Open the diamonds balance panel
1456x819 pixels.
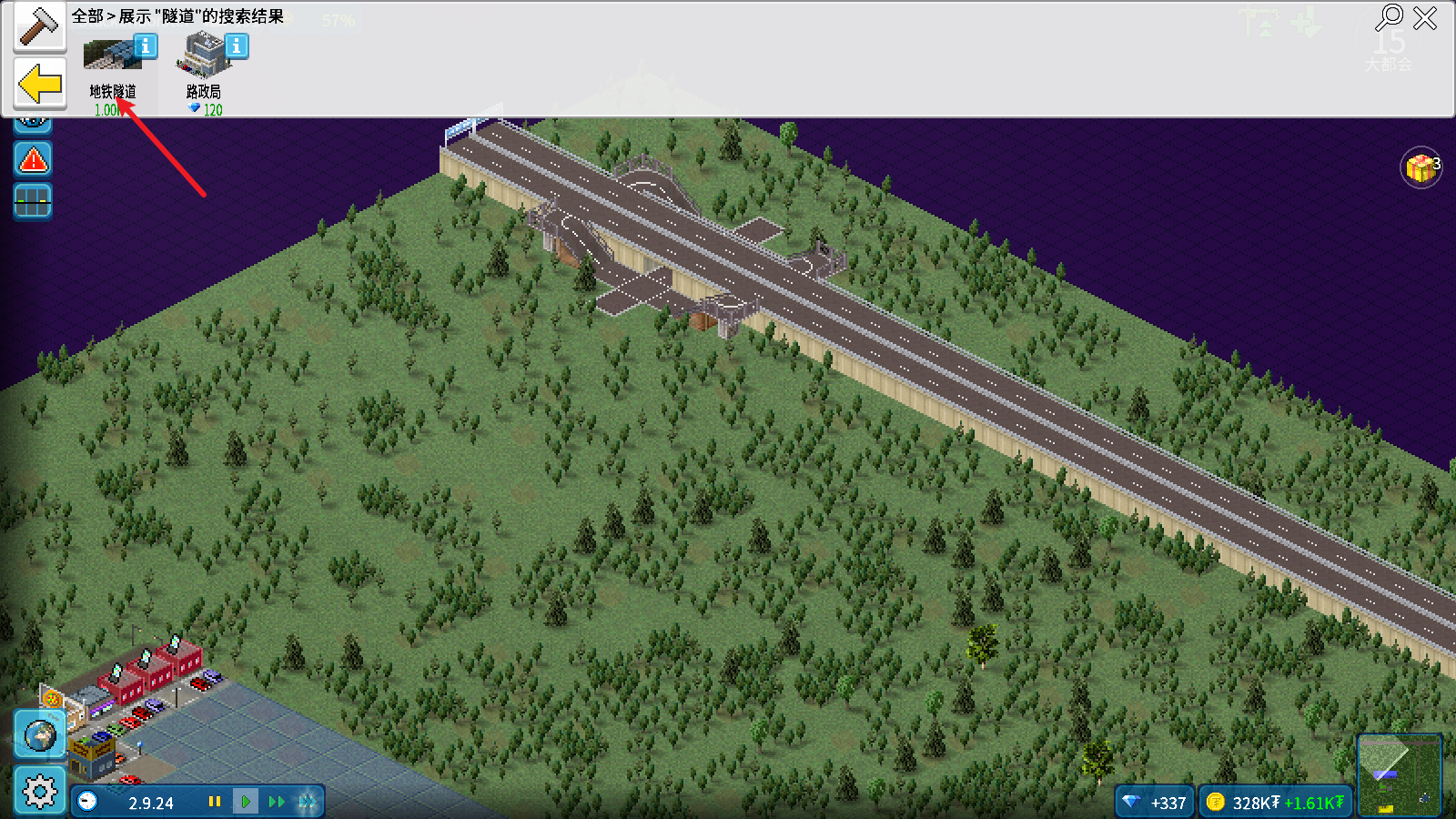1155,803
